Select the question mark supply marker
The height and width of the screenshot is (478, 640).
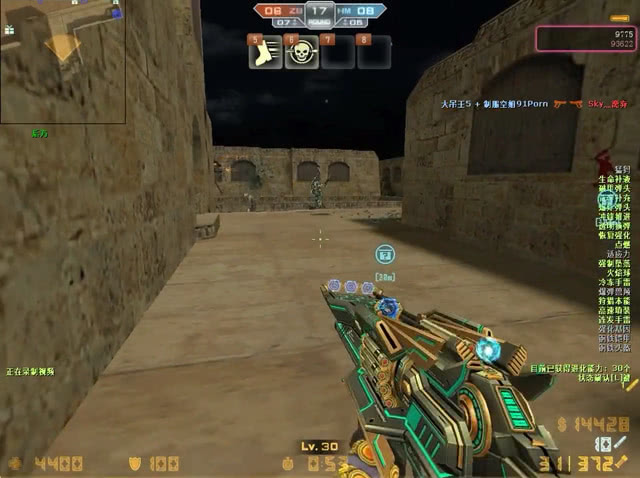(x=385, y=255)
